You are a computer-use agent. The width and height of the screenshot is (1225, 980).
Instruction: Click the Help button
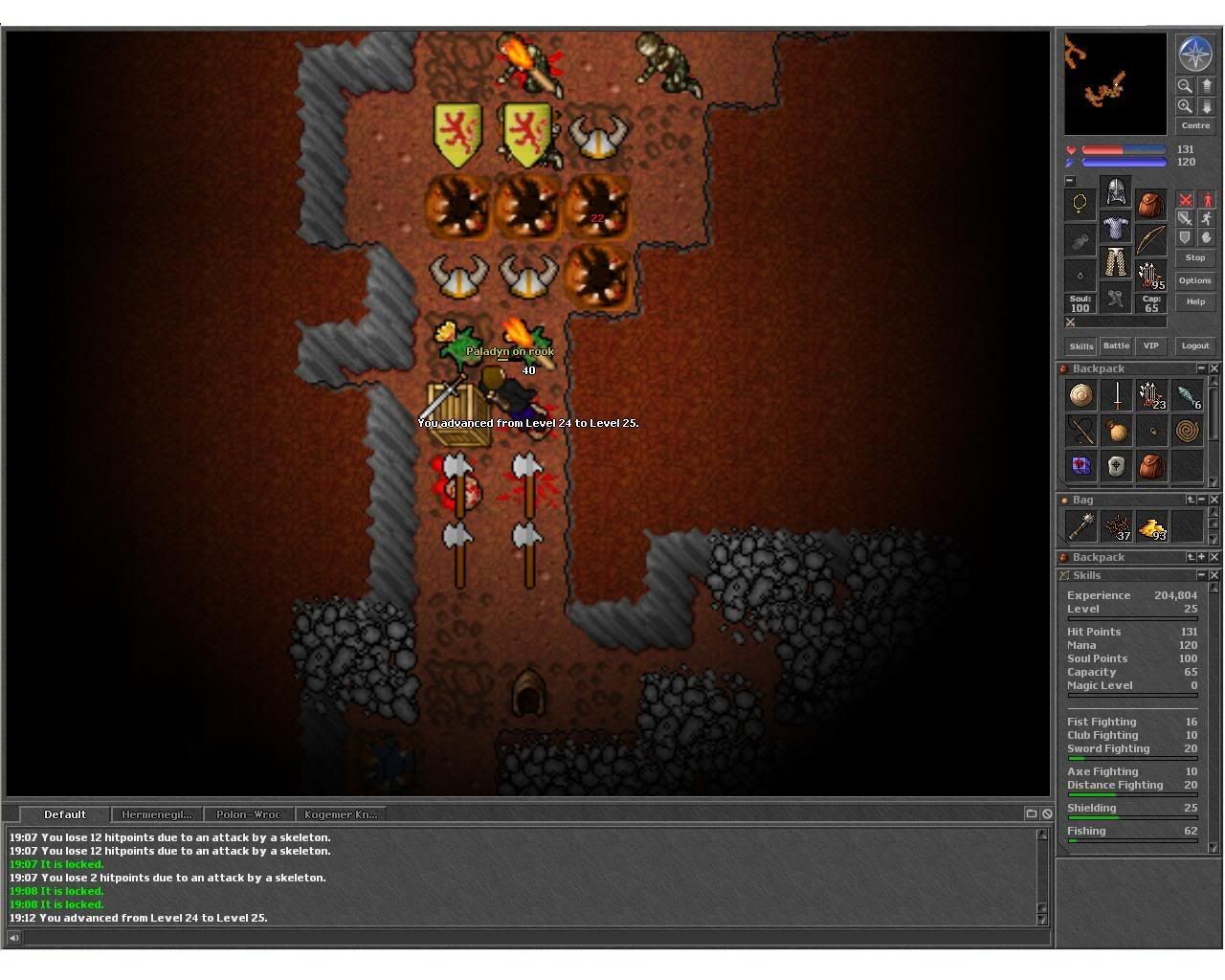coord(1195,301)
